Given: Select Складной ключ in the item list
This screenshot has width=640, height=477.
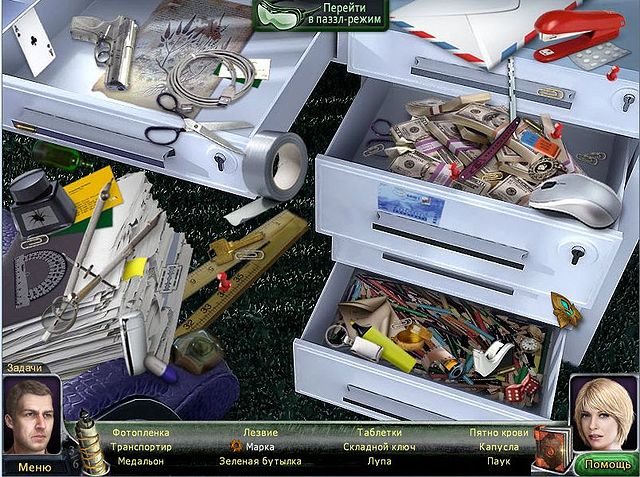Looking at the screenshot, I should 379,447.
